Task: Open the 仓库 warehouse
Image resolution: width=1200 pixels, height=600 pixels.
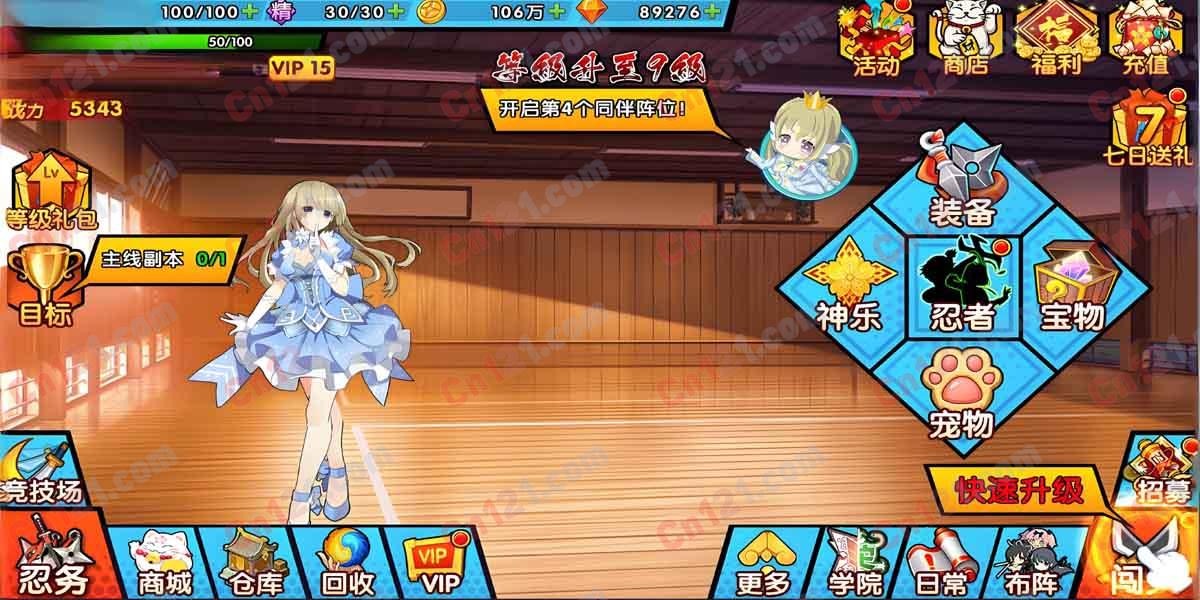Action: click(255, 562)
